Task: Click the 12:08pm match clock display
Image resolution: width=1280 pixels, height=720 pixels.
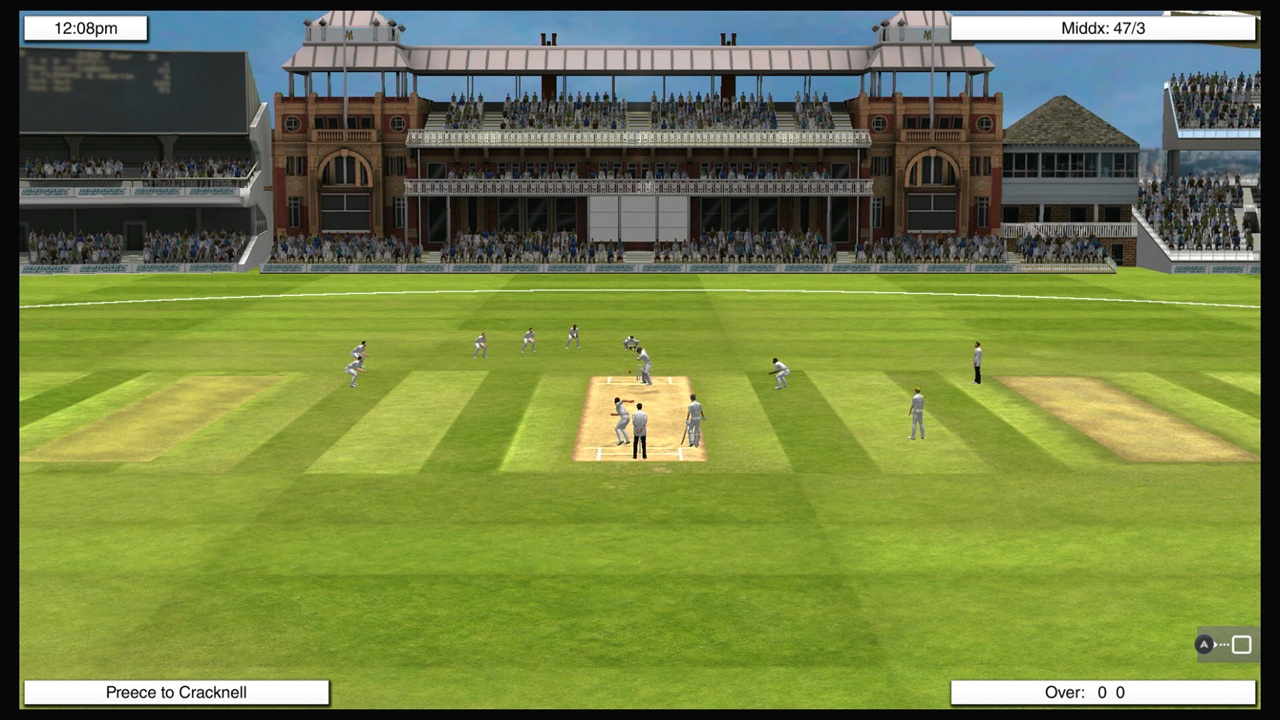Action: (85, 28)
